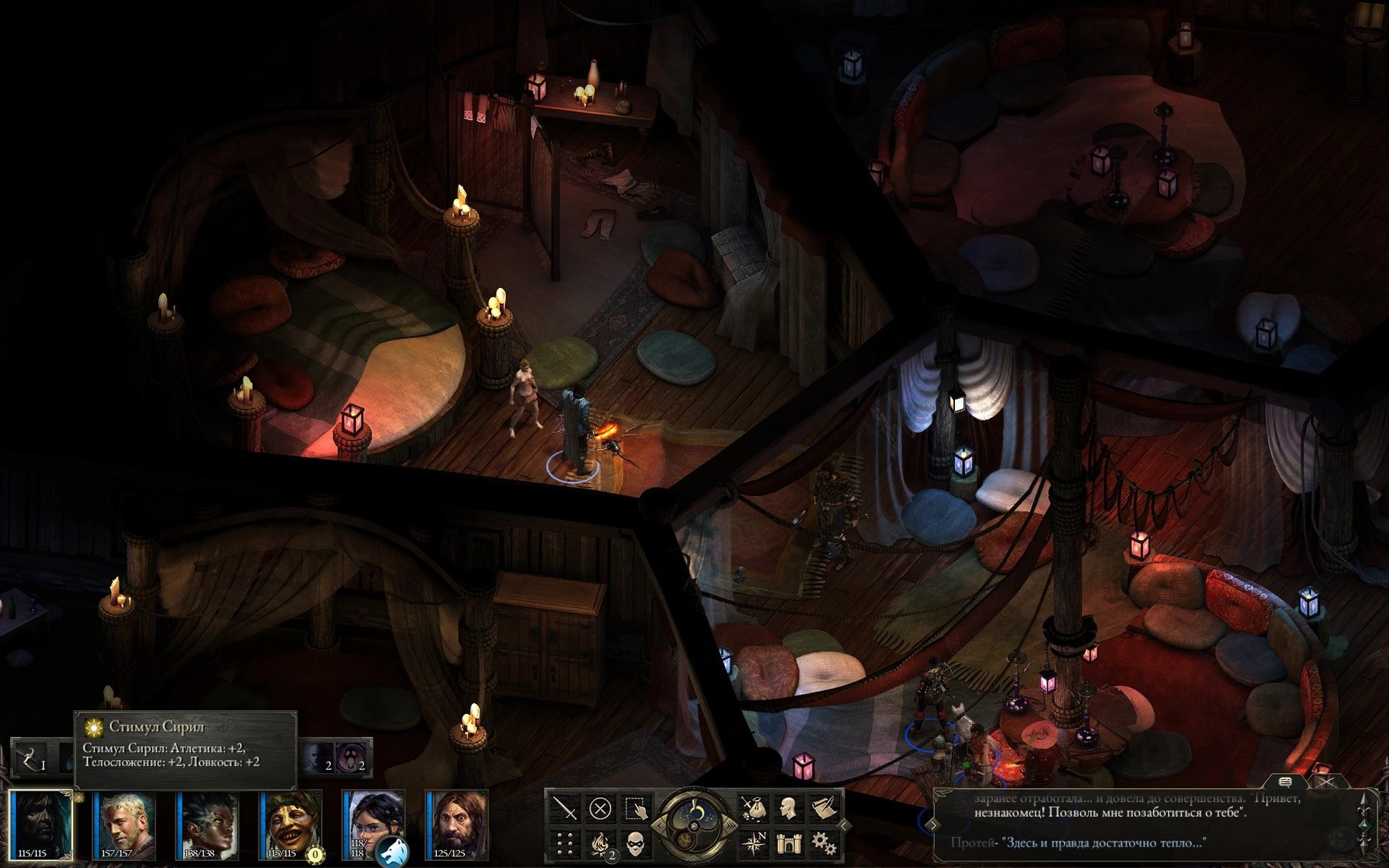1389x868 pixels.
Task: Open the inventory loot bag icon
Action: [753, 809]
